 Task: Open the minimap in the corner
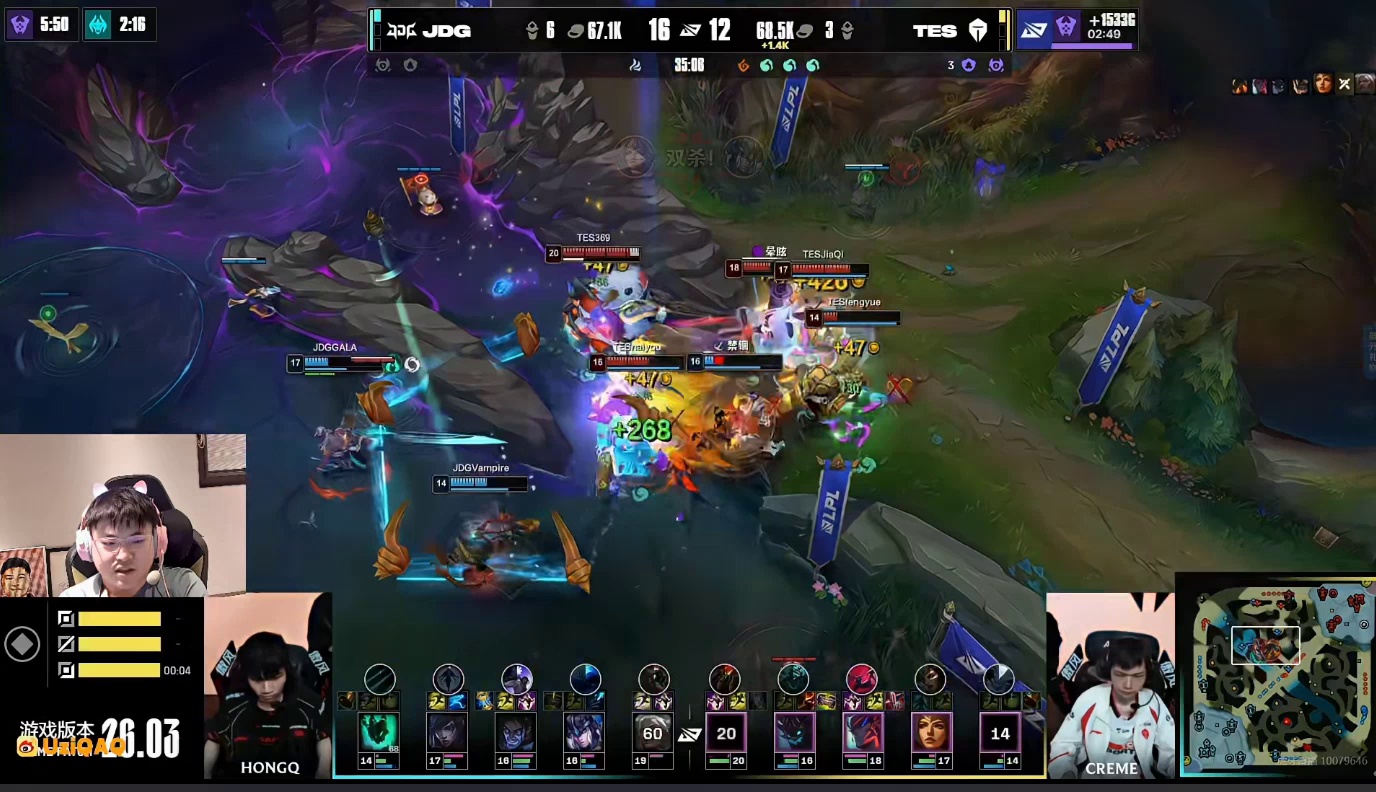pyautogui.click(x=1276, y=675)
